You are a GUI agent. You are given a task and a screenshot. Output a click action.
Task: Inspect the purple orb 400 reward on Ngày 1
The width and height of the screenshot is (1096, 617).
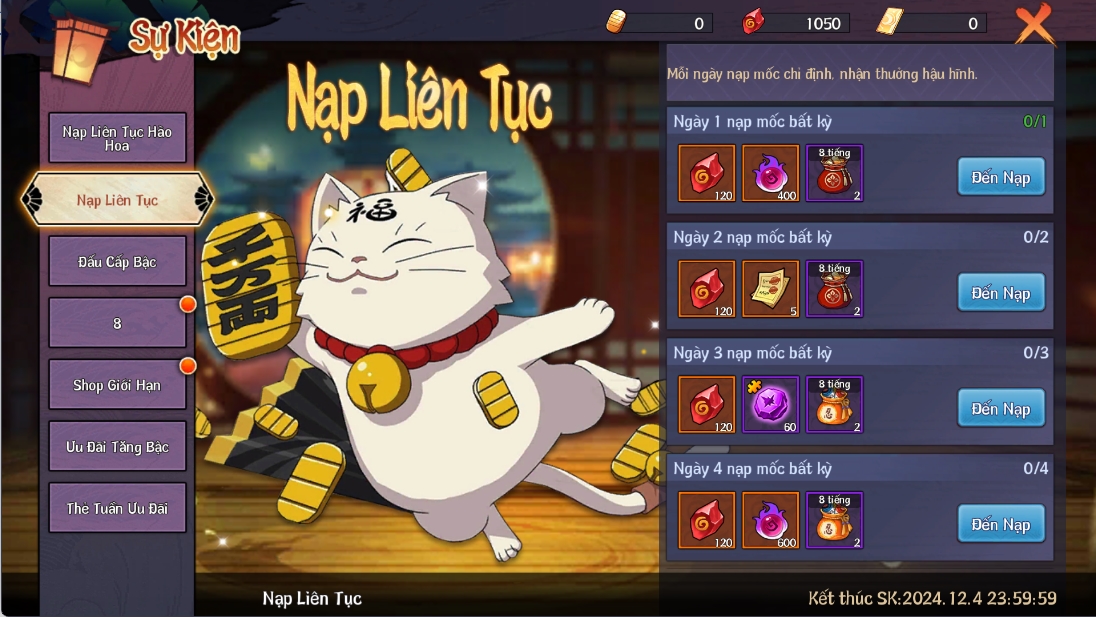771,174
